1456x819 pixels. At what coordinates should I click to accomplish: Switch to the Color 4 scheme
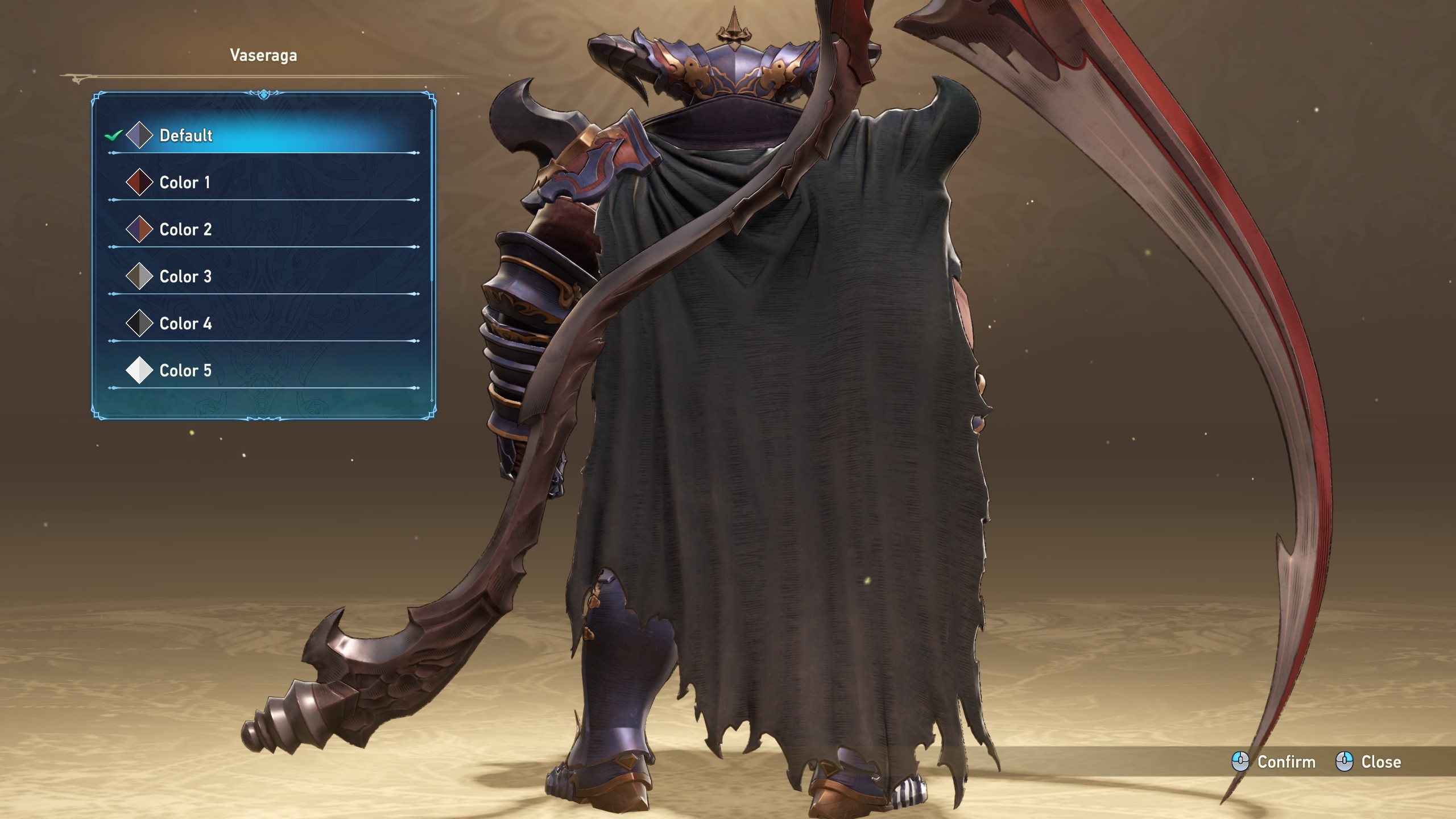185,324
